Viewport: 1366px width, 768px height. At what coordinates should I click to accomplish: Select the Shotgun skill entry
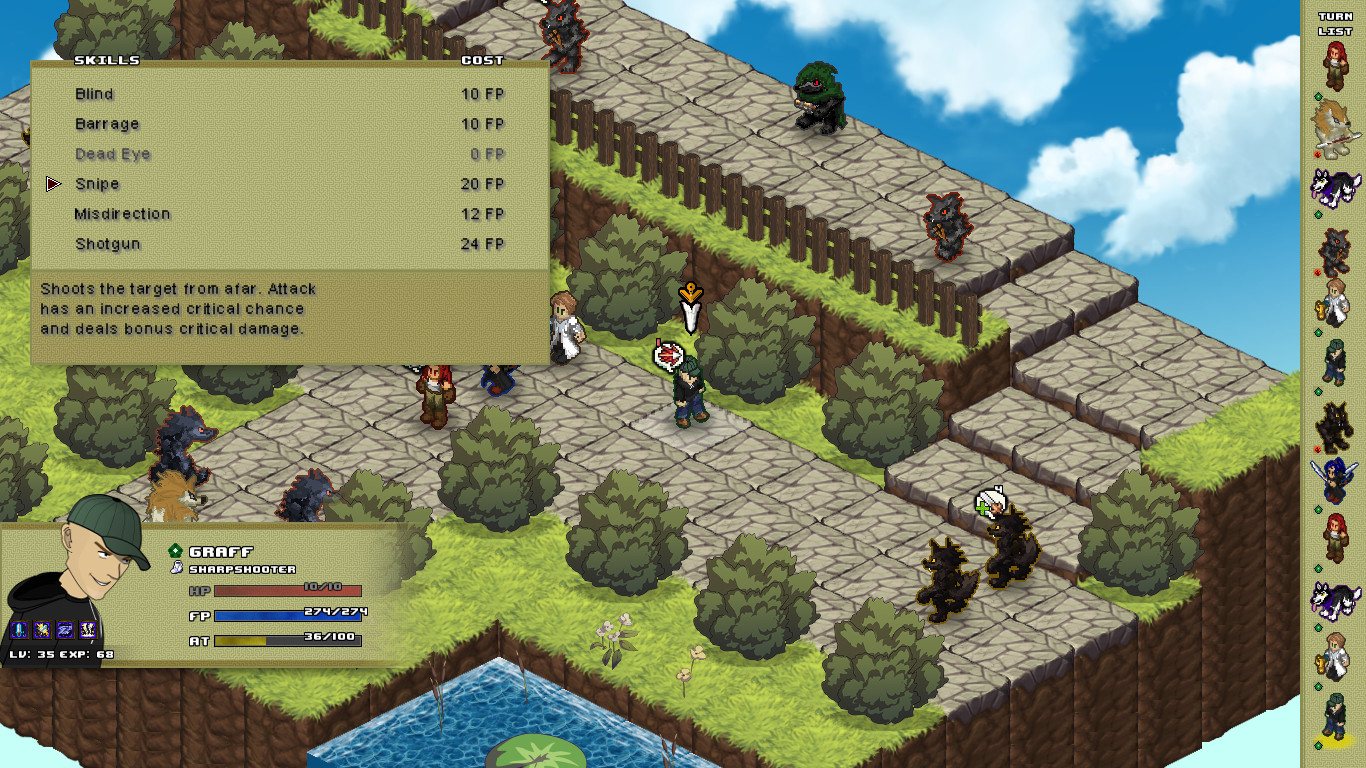coord(107,244)
